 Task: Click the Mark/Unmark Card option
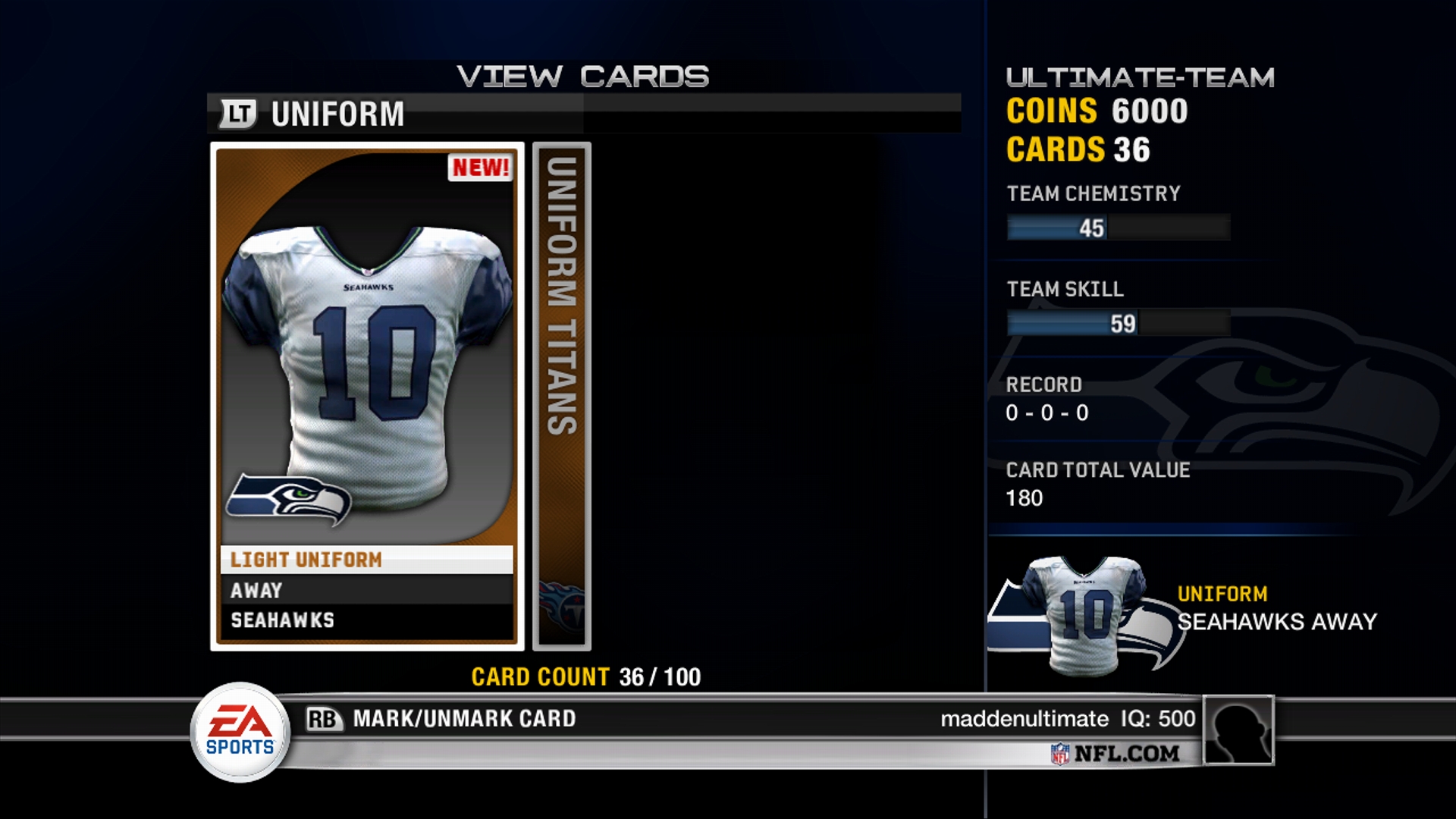(x=463, y=718)
